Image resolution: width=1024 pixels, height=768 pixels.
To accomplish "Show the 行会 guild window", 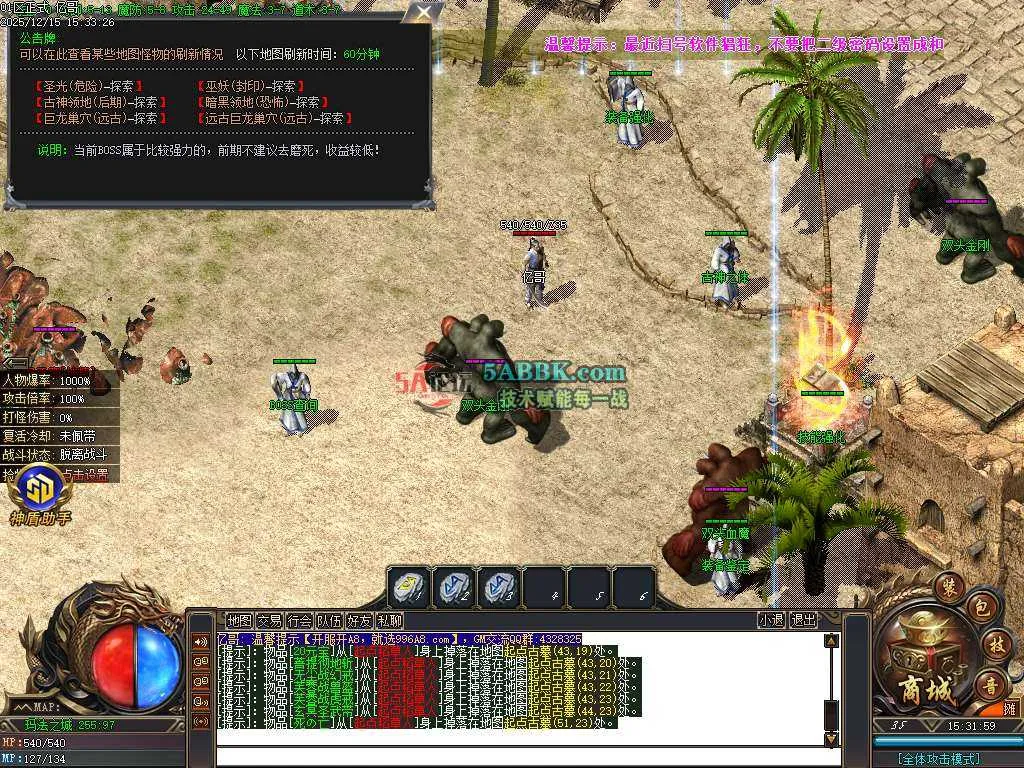I will coord(298,620).
